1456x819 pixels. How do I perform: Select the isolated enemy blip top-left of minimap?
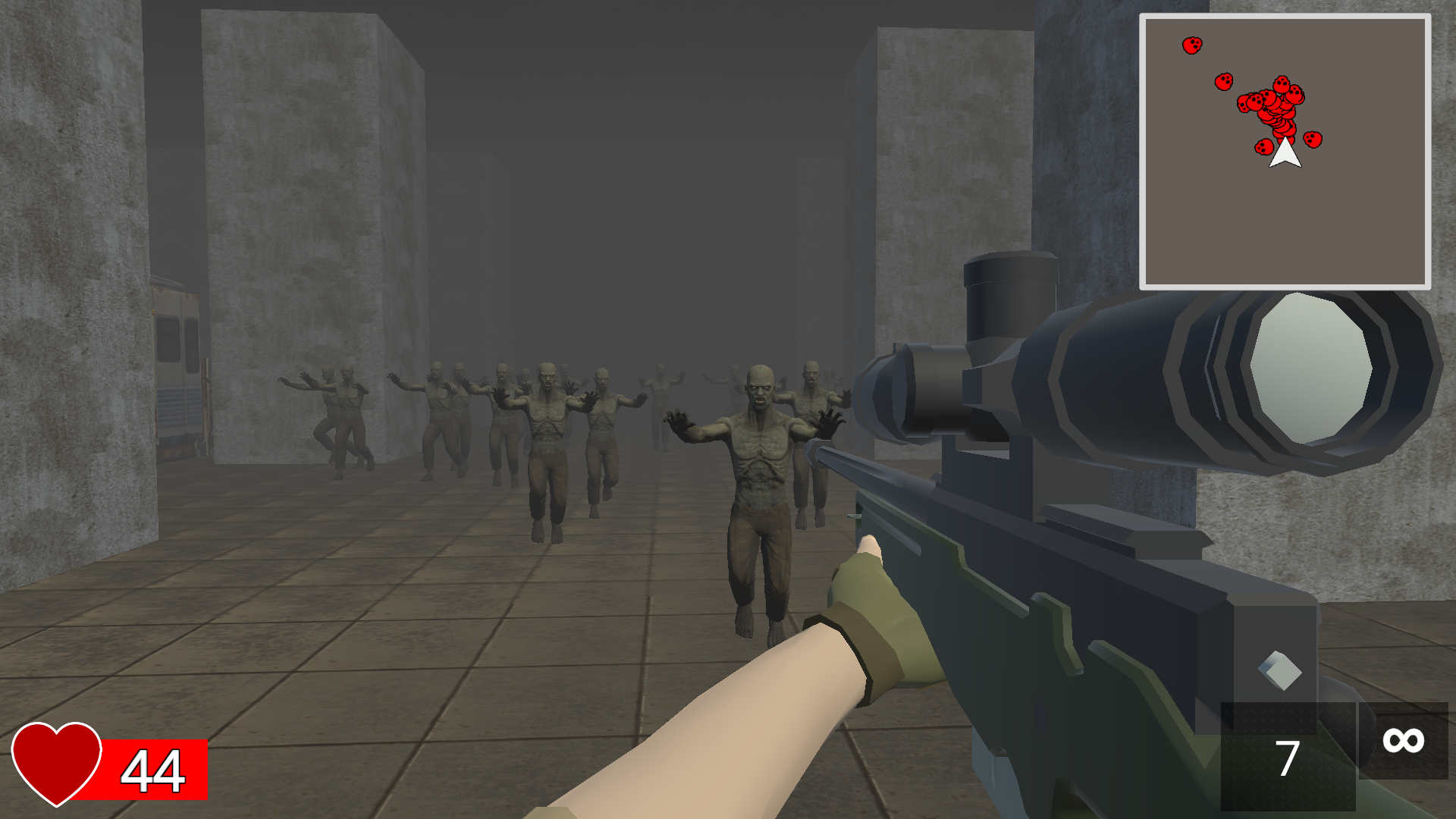(1194, 44)
